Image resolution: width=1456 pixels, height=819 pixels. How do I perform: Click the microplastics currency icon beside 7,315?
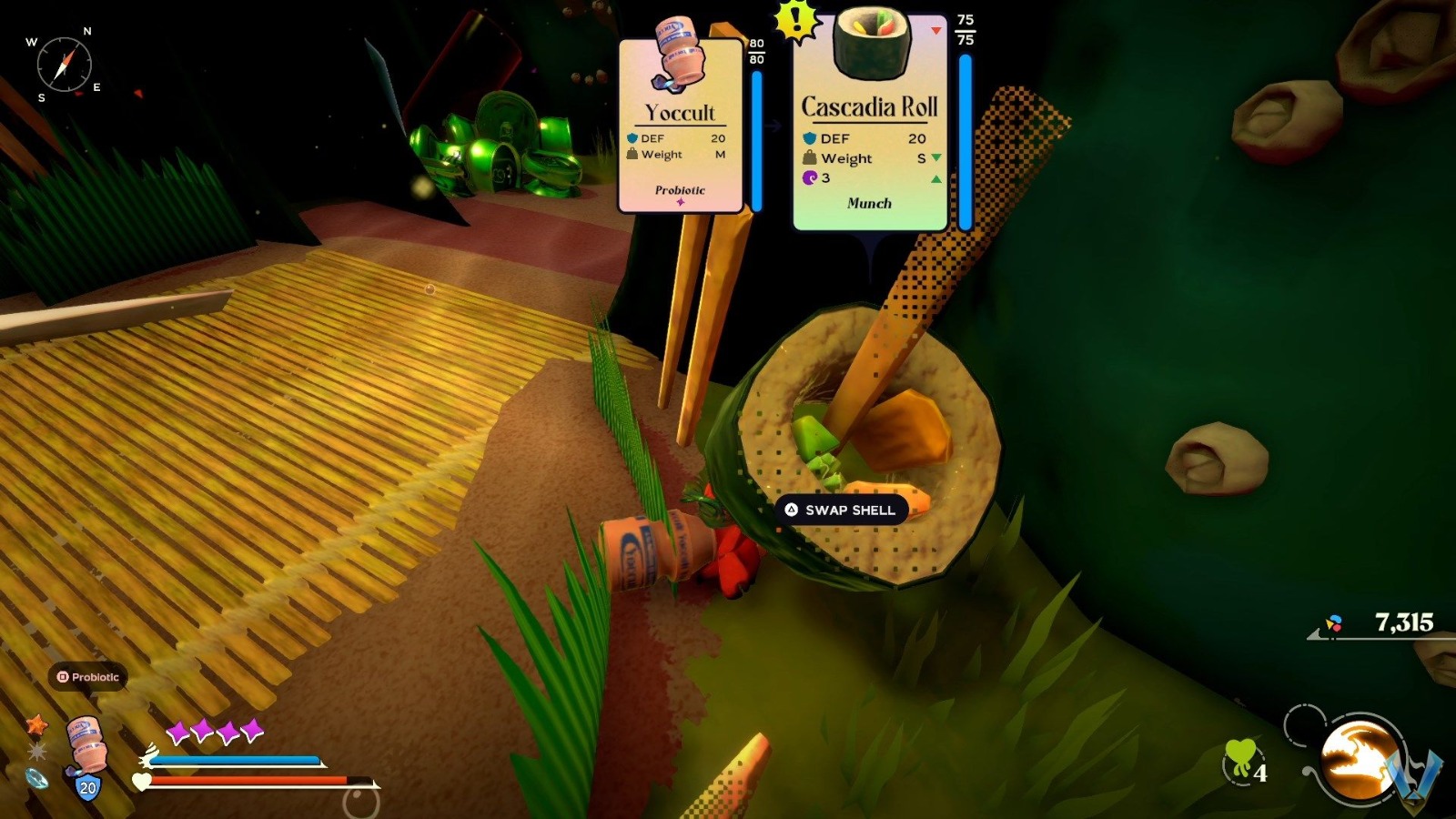coord(1334,624)
